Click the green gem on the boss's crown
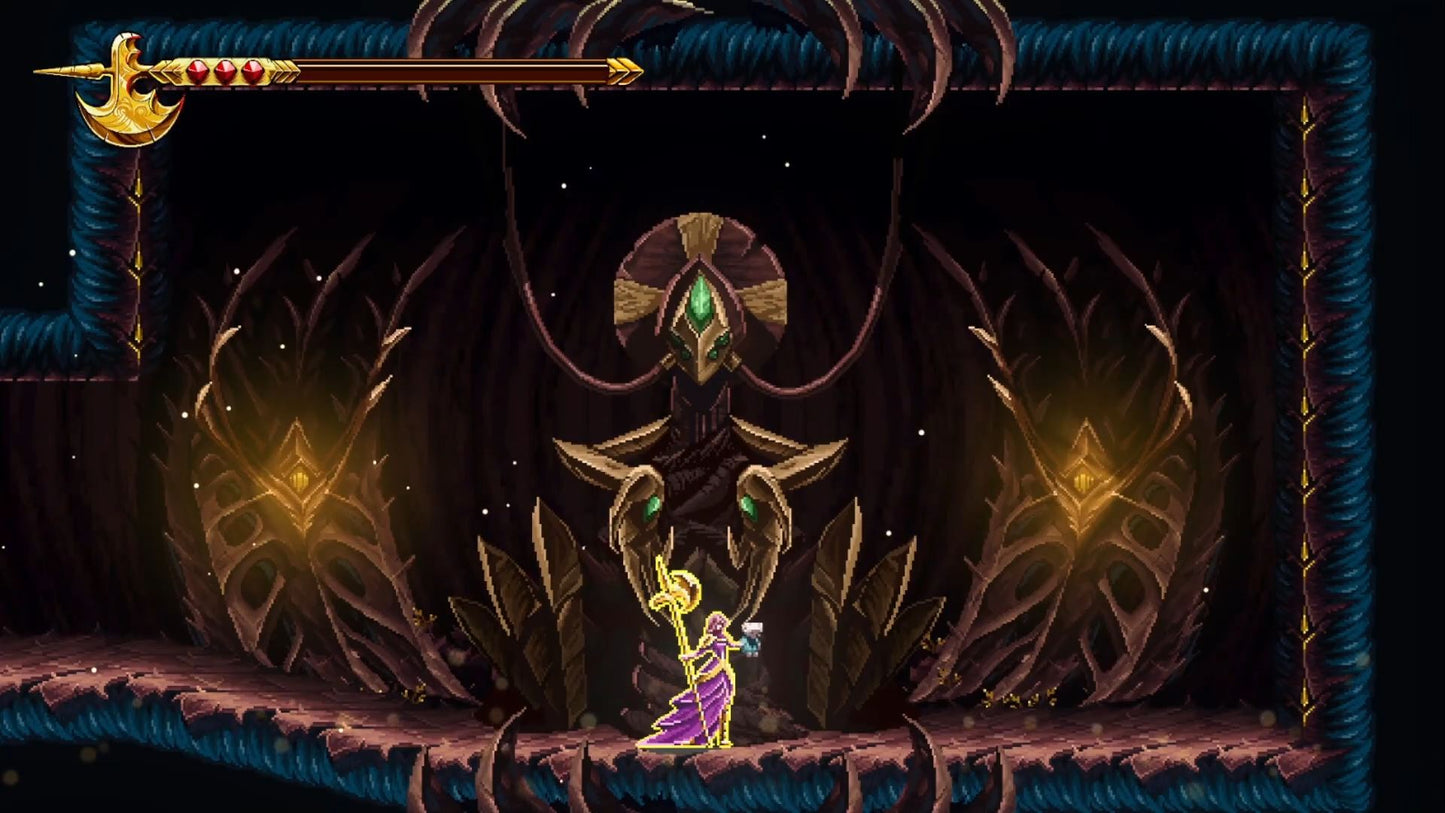The image size is (1445, 813). [x=702, y=300]
